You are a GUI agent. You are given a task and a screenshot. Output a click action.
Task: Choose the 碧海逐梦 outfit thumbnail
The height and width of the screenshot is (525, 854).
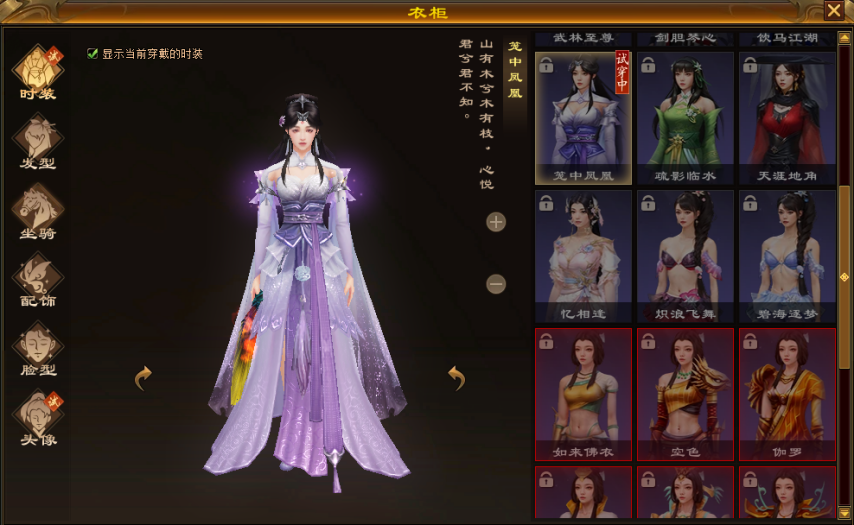point(787,255)
